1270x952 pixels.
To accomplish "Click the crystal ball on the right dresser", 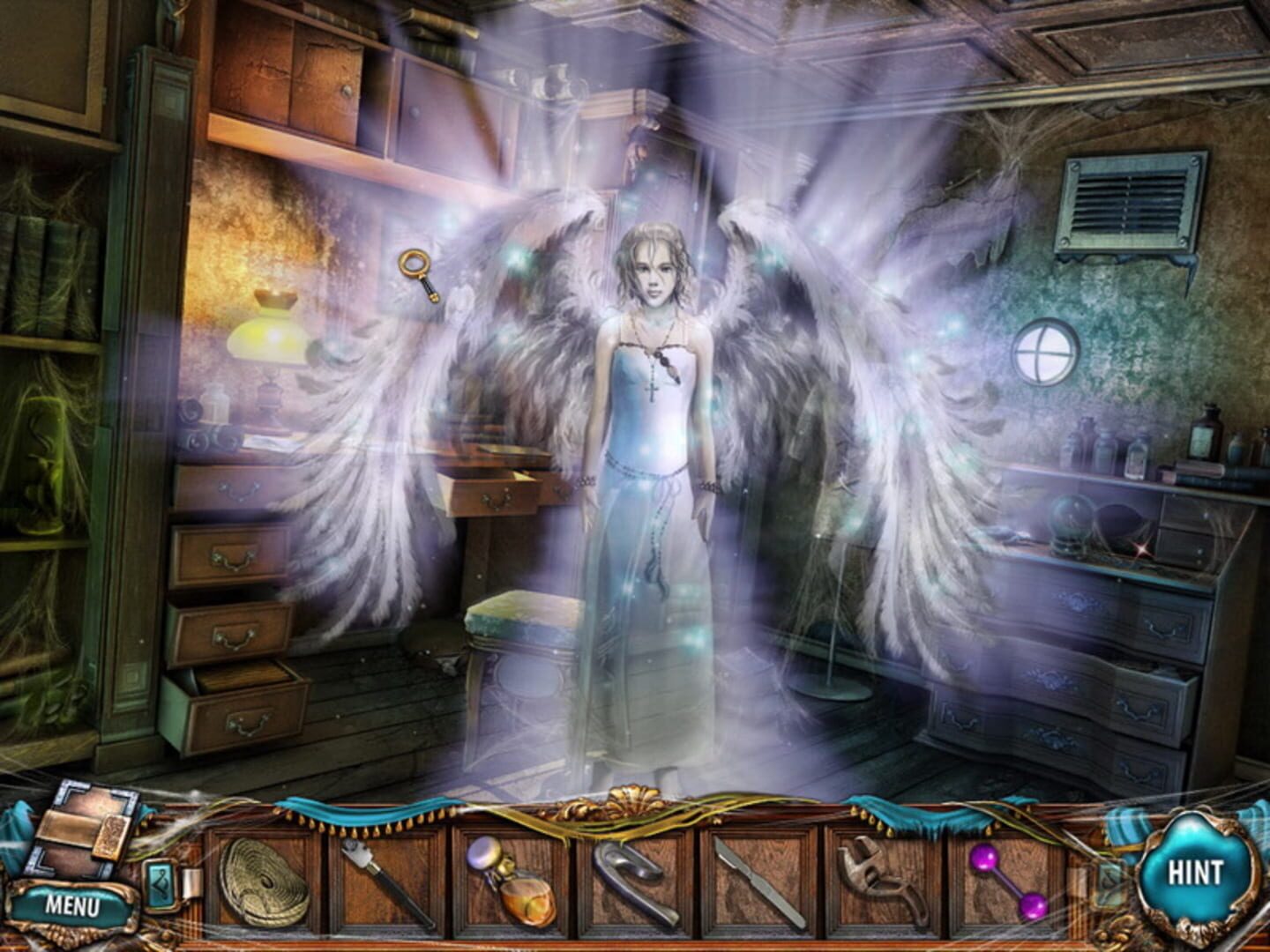I will click(1071, 524).
